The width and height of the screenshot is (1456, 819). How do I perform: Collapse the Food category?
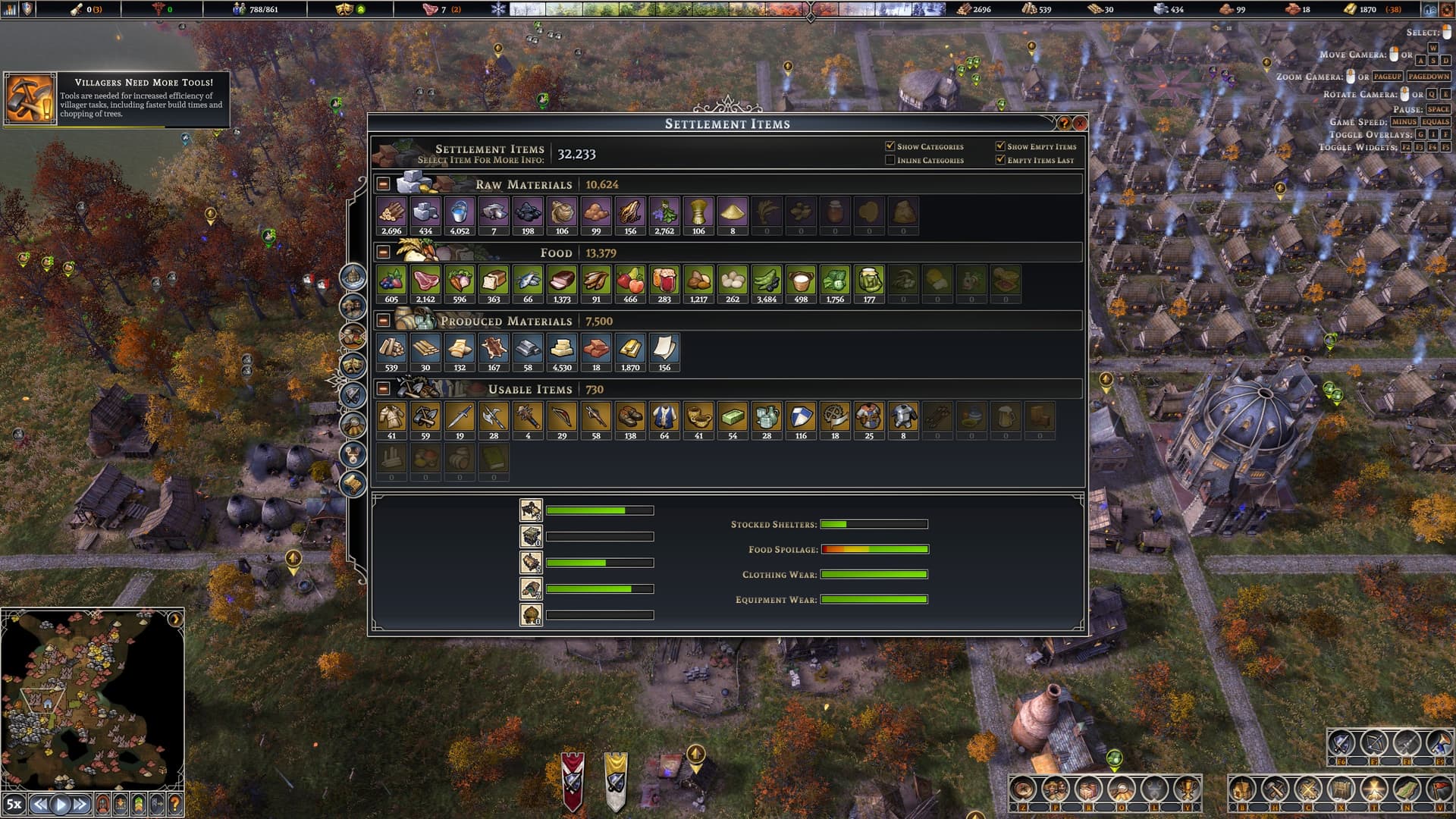tap(384, 253)
